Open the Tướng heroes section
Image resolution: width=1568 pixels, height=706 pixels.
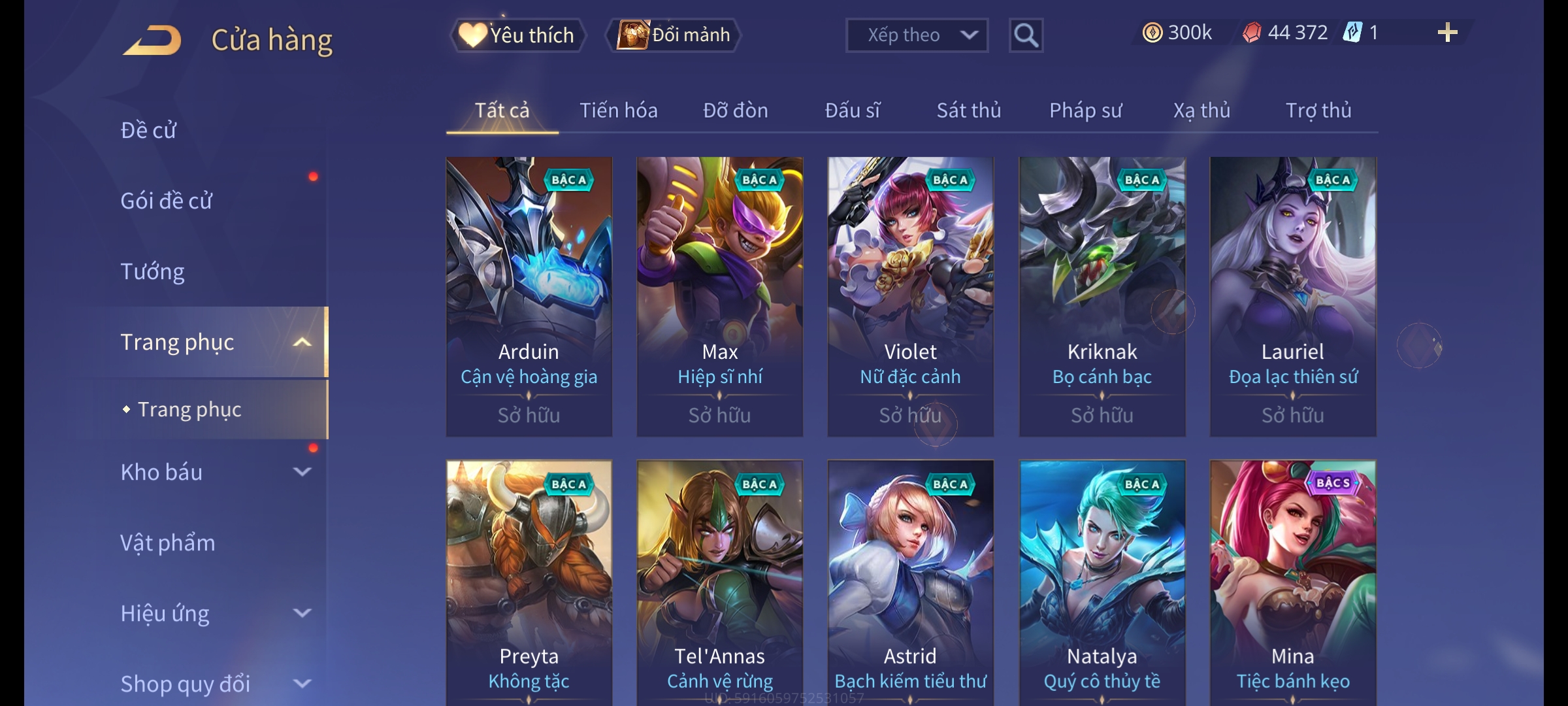153,271
